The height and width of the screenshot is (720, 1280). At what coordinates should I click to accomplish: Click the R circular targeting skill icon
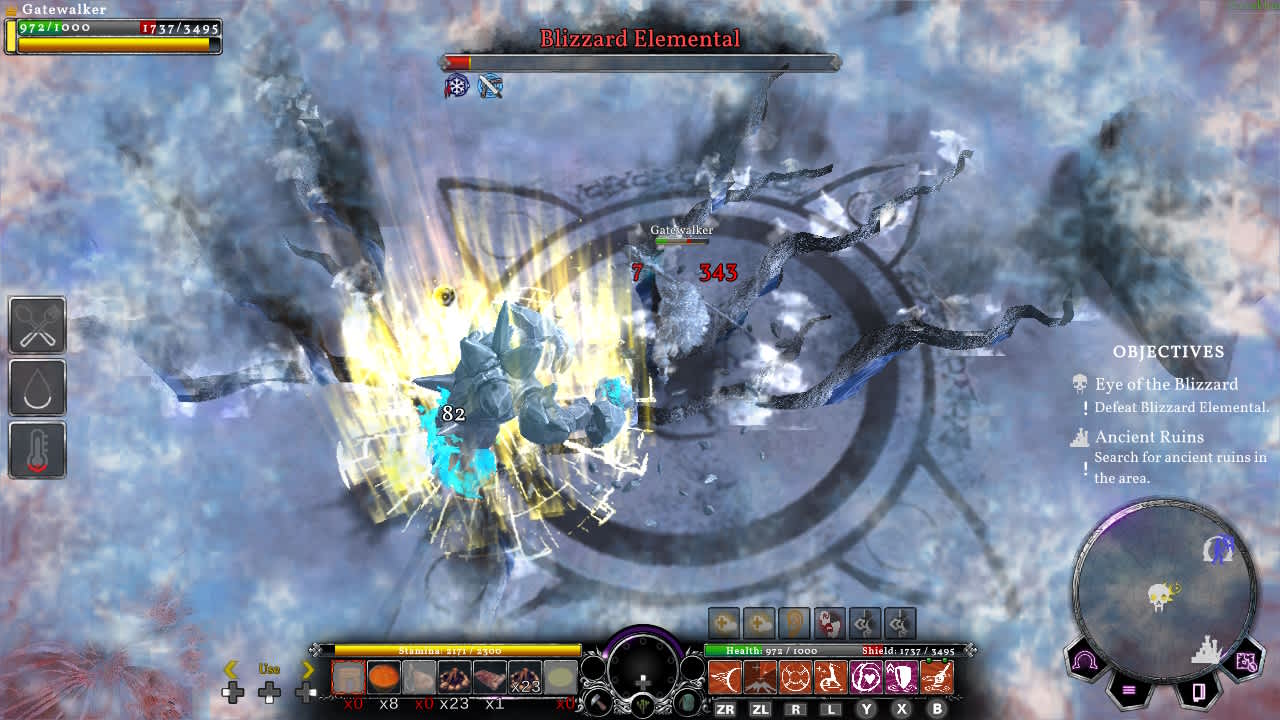(795, 675)
